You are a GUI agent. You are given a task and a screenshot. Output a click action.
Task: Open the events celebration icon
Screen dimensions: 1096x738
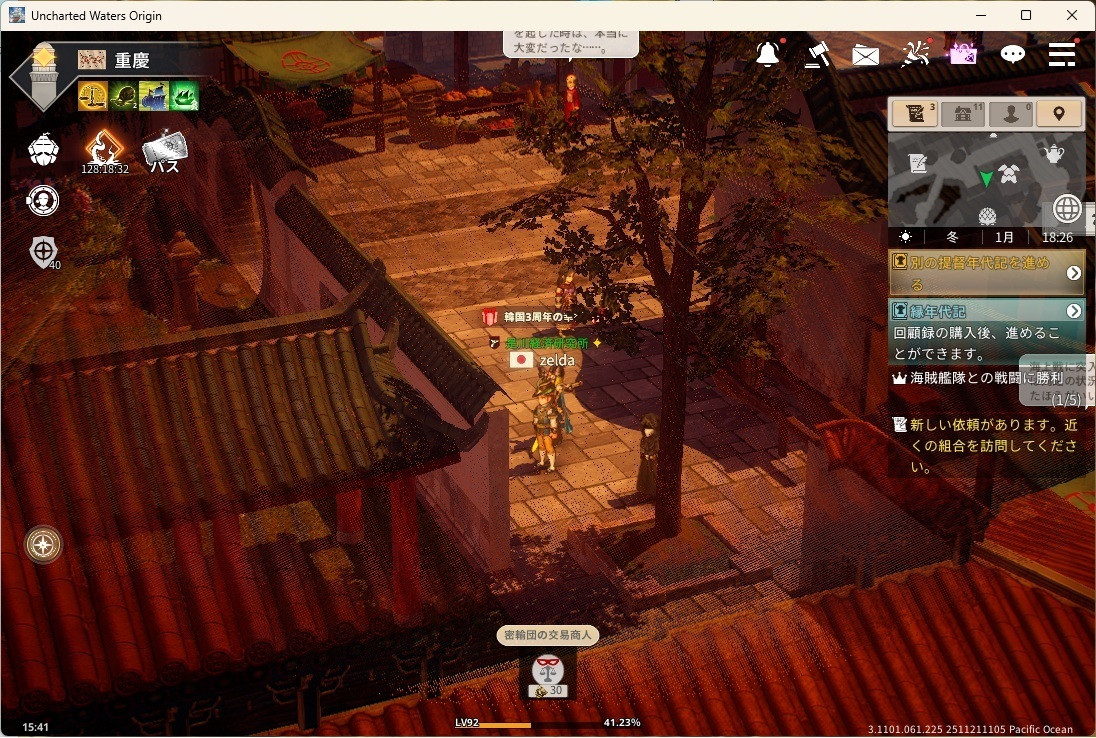pyautogui.click(x=915, y=55)
